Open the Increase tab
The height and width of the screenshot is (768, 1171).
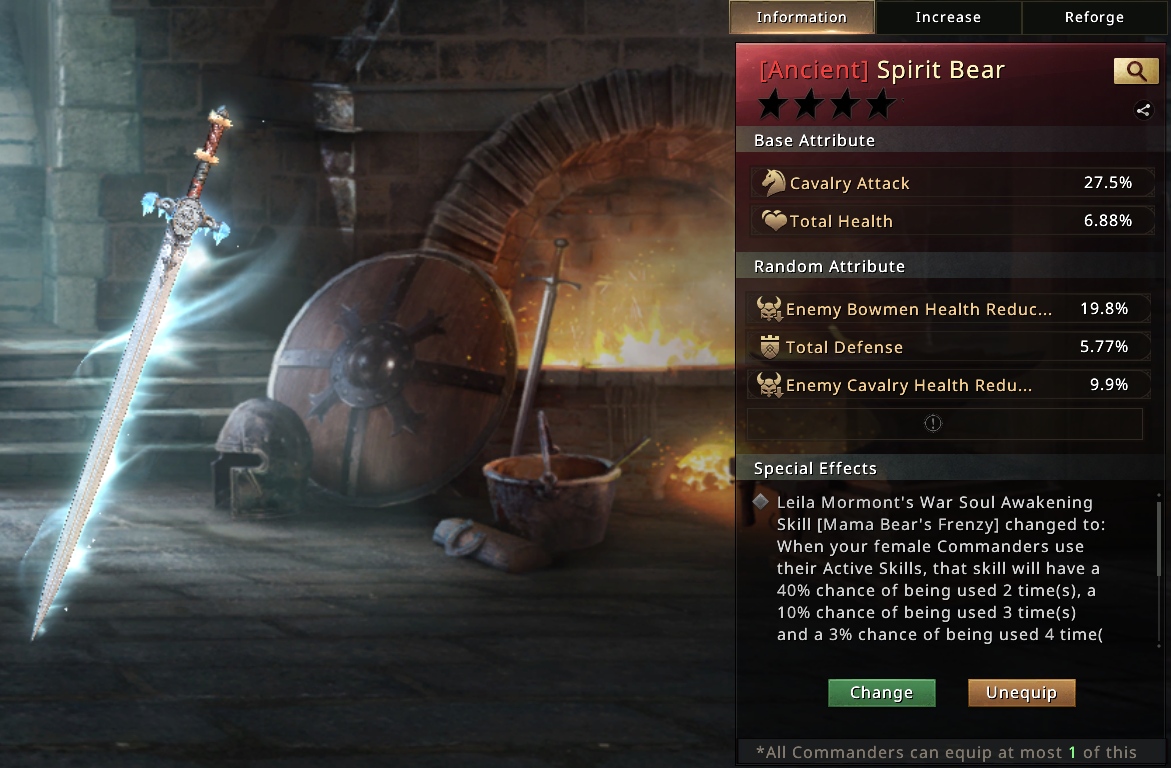948,17
